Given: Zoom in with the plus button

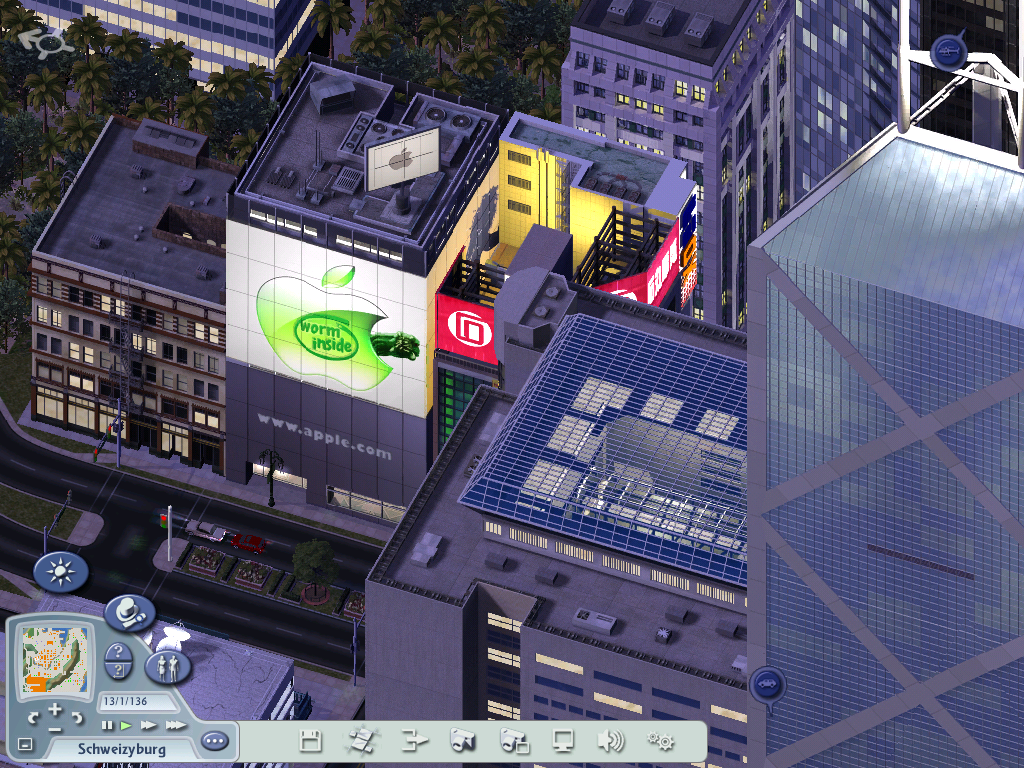Looking at the screenshot, I should click(x=55, y=709).
